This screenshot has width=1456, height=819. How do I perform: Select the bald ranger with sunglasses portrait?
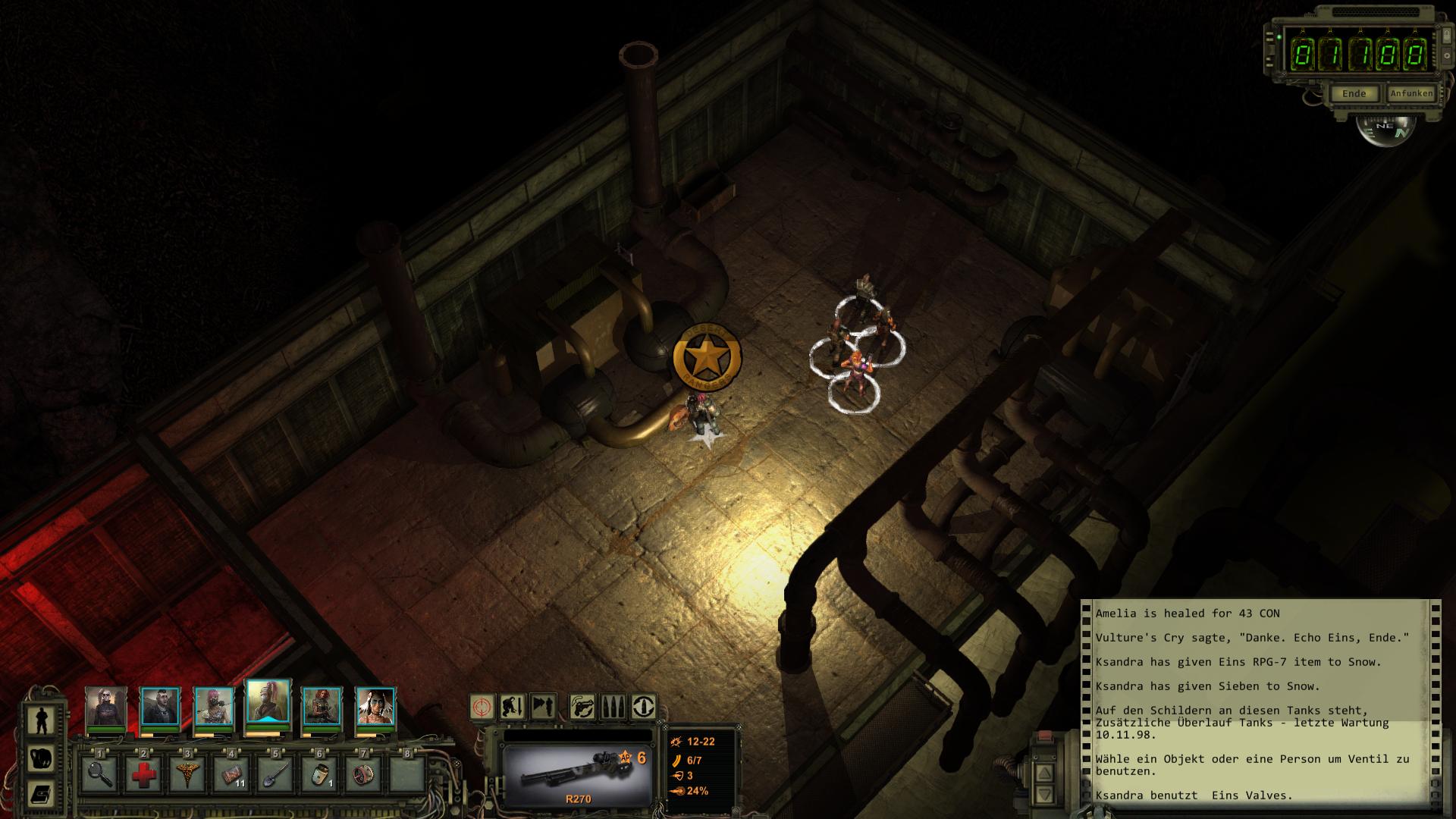click(105, 707)
